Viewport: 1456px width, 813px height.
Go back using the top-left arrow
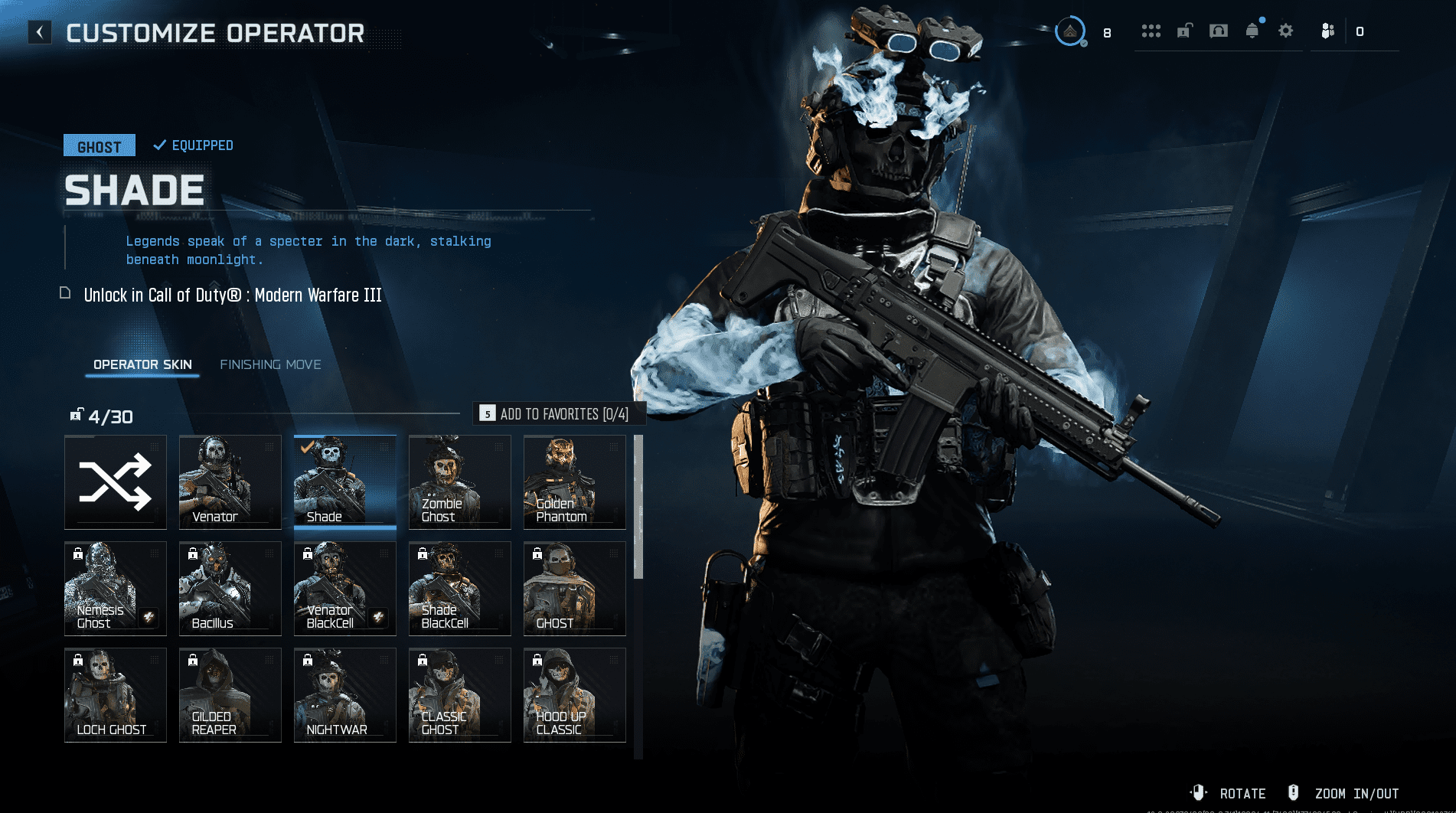pyautogui.click(x=40, y=32)
